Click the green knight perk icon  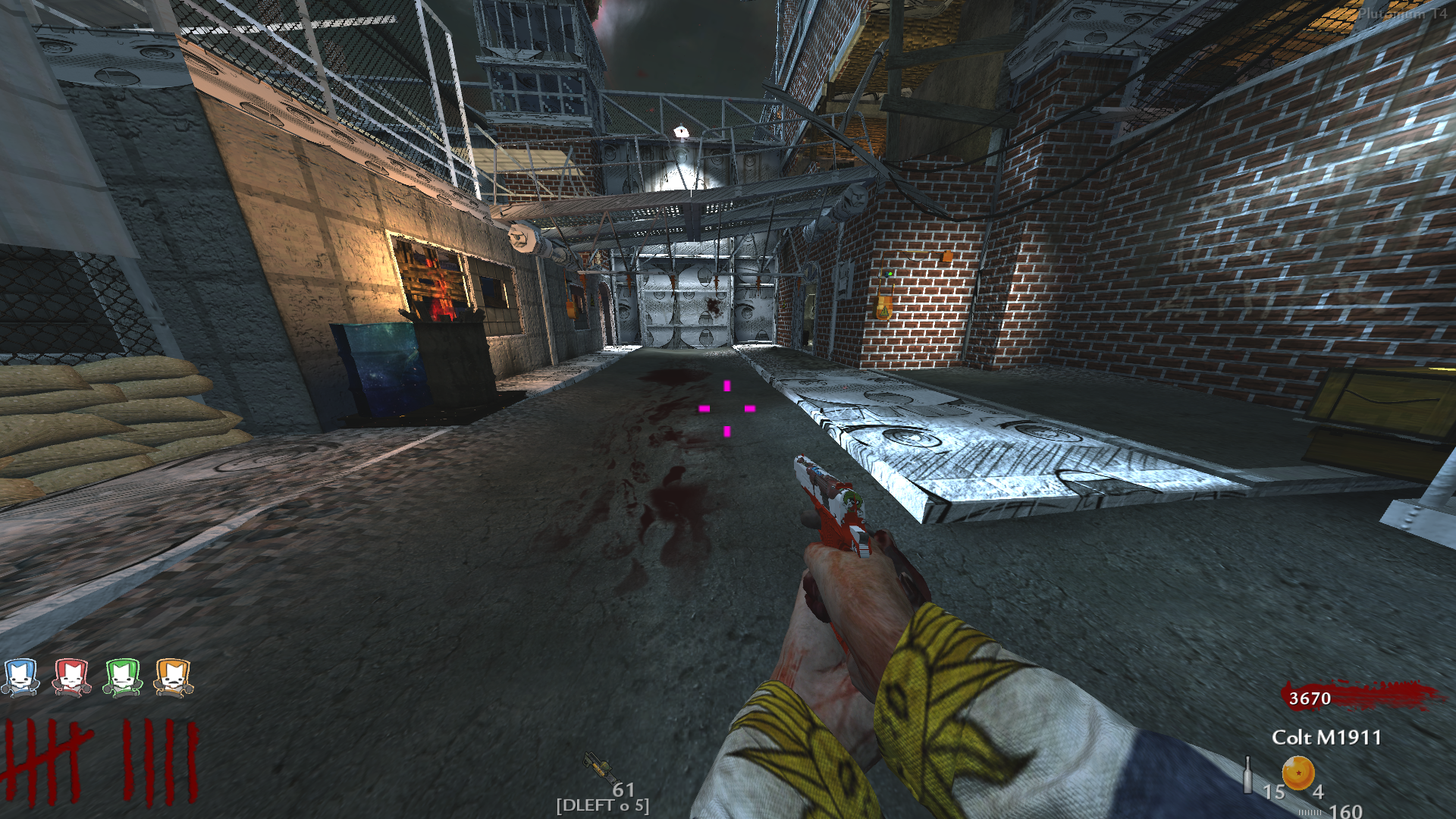click(x=123, y=677)
